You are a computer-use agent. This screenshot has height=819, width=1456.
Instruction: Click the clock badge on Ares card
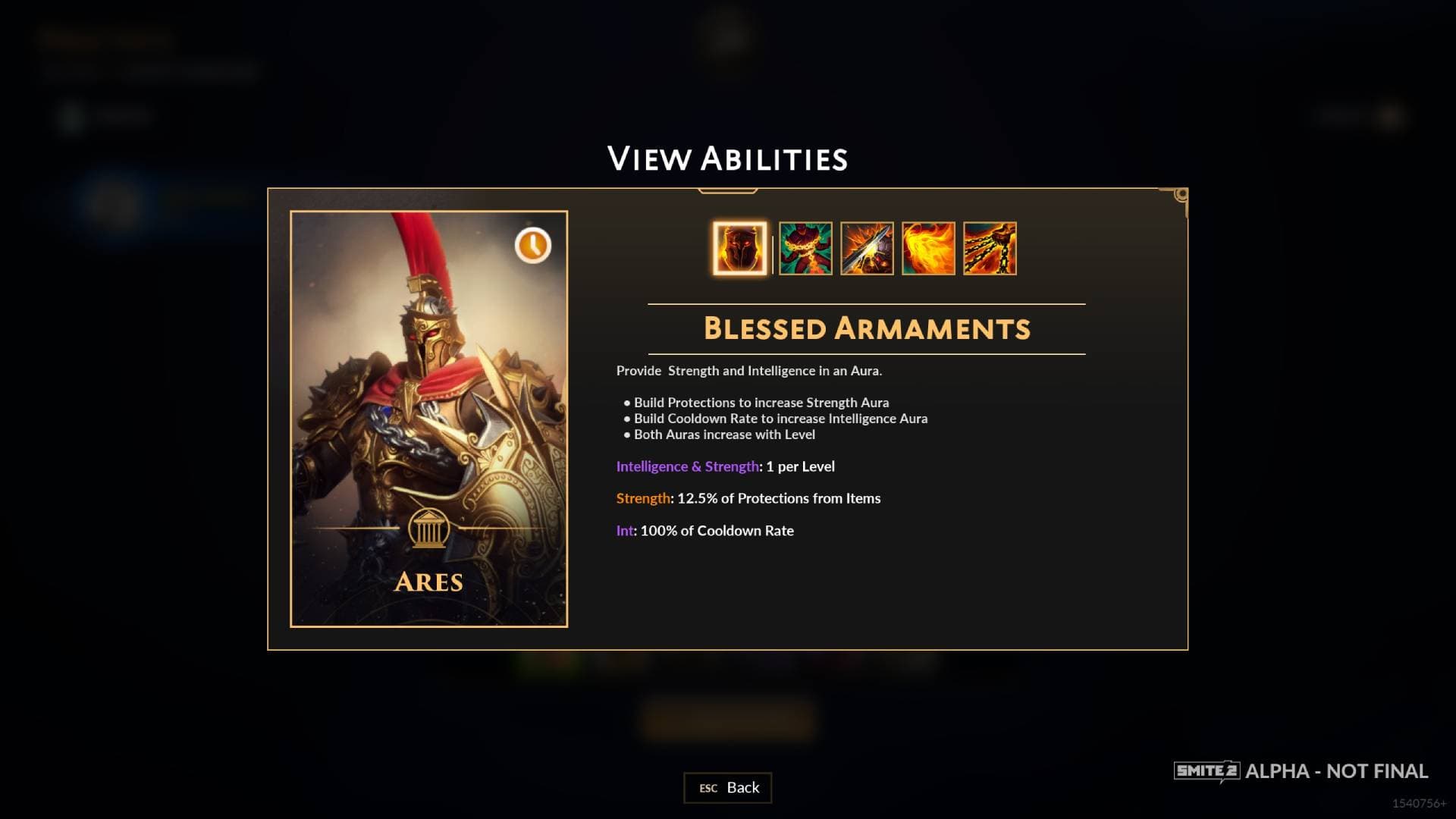tap(533, 246)
